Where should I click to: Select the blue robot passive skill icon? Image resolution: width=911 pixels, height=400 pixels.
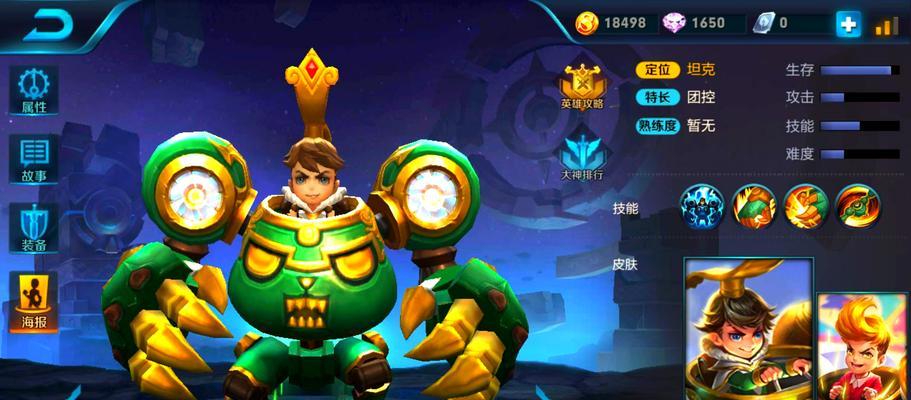[702, 205]
